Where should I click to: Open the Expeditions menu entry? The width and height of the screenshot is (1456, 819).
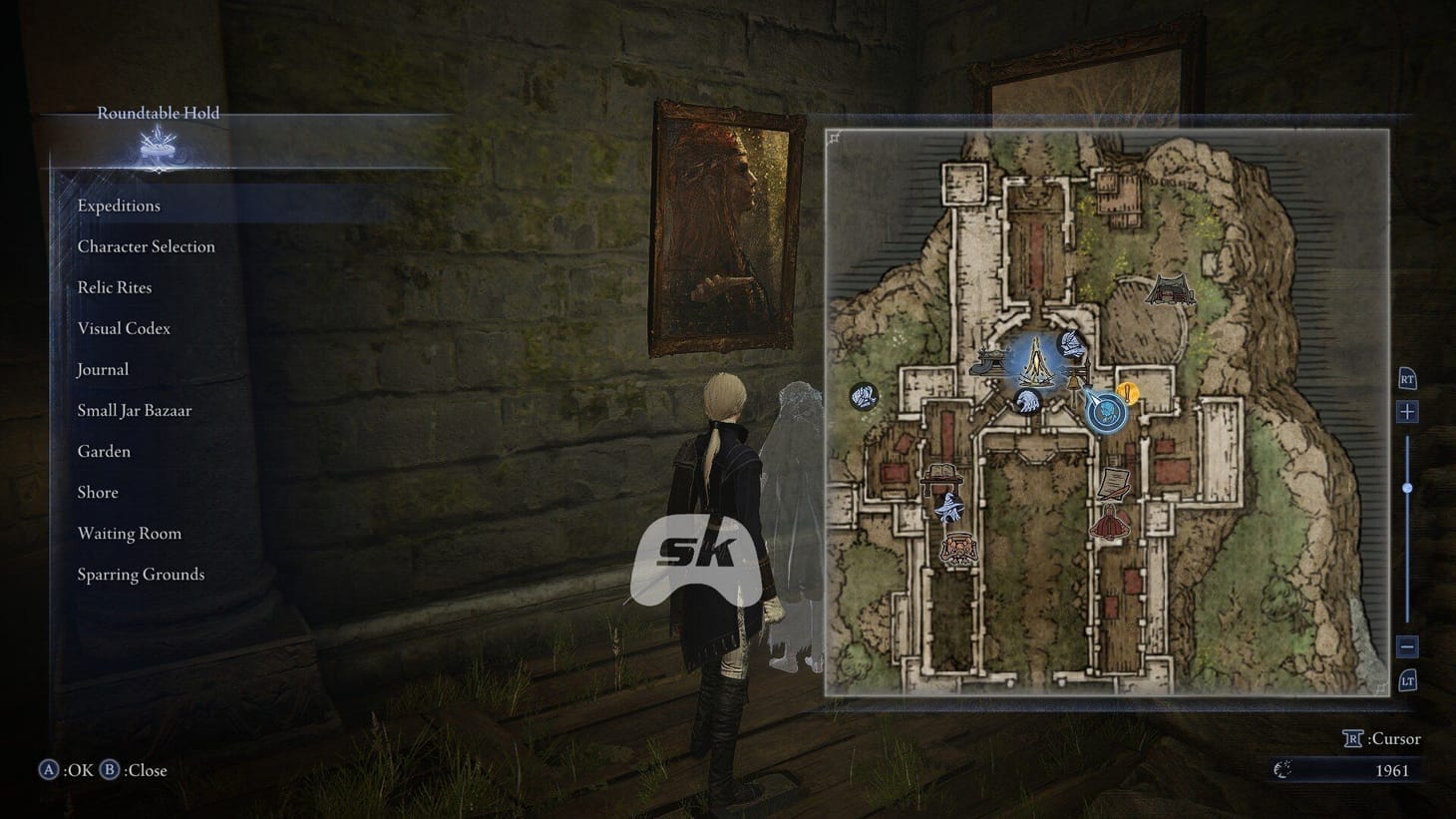point(118,205)
